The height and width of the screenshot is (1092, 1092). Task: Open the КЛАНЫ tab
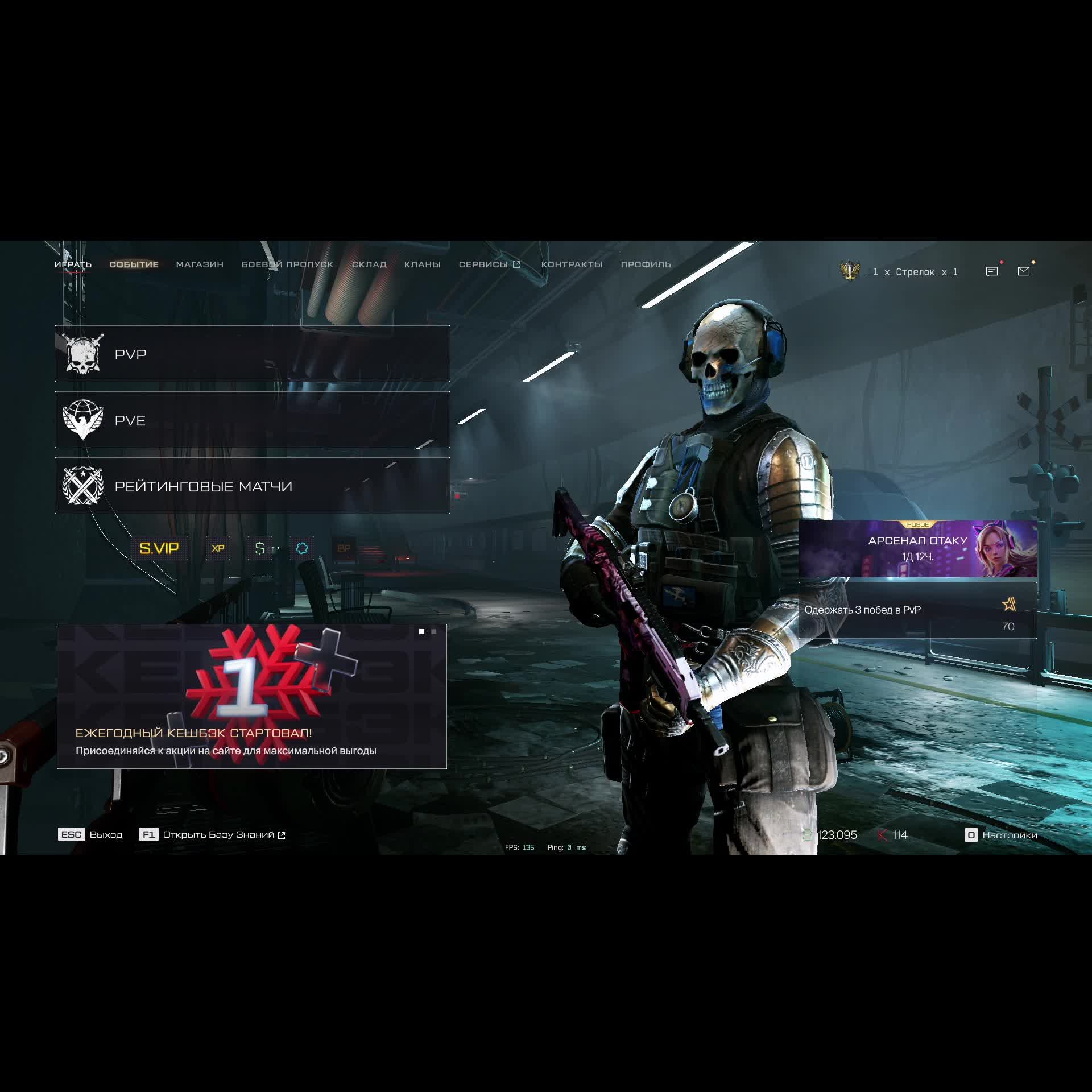tap(422, 264)
